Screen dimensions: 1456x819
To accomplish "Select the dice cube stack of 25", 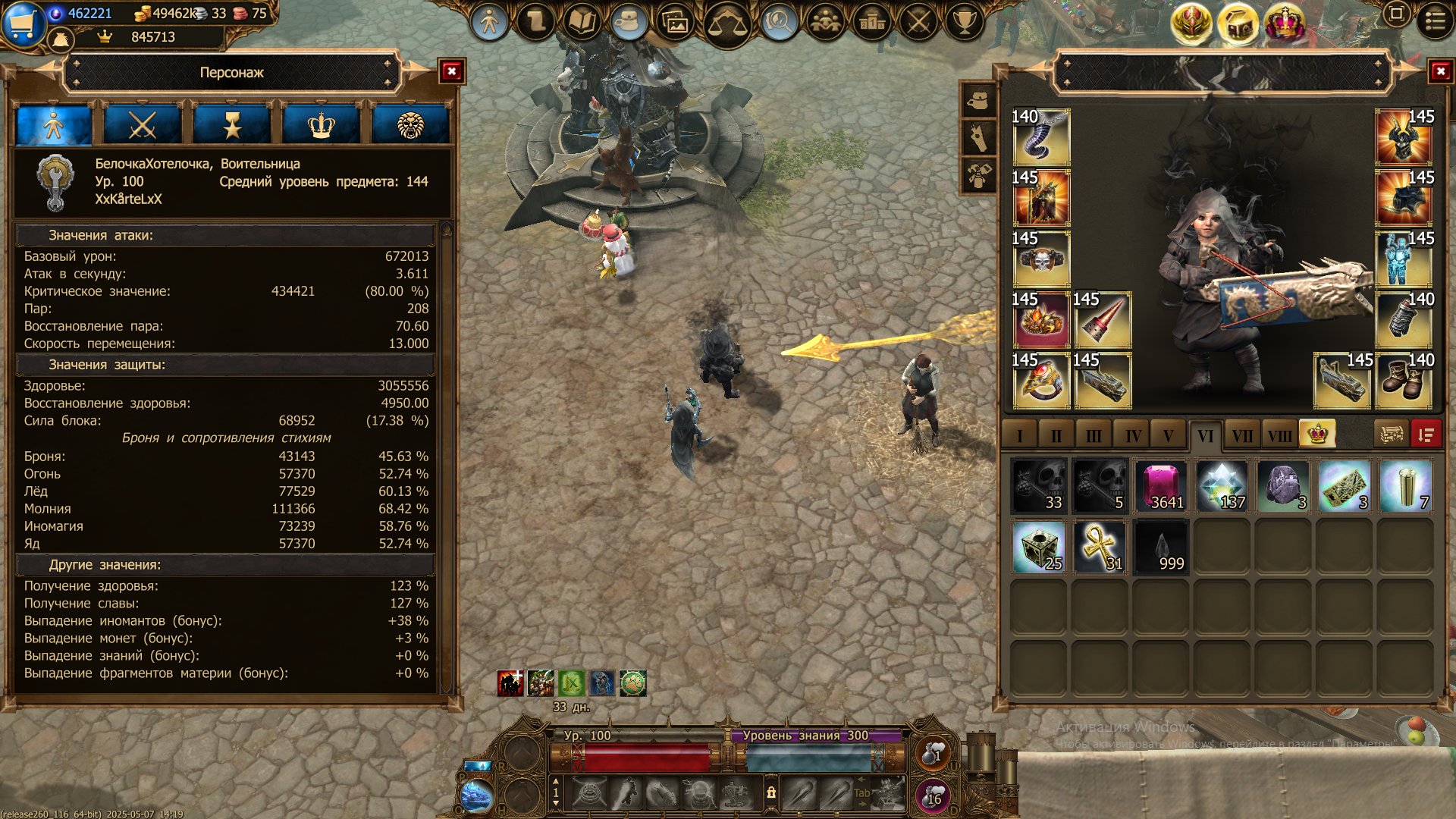I will (x=1039, y=547).
